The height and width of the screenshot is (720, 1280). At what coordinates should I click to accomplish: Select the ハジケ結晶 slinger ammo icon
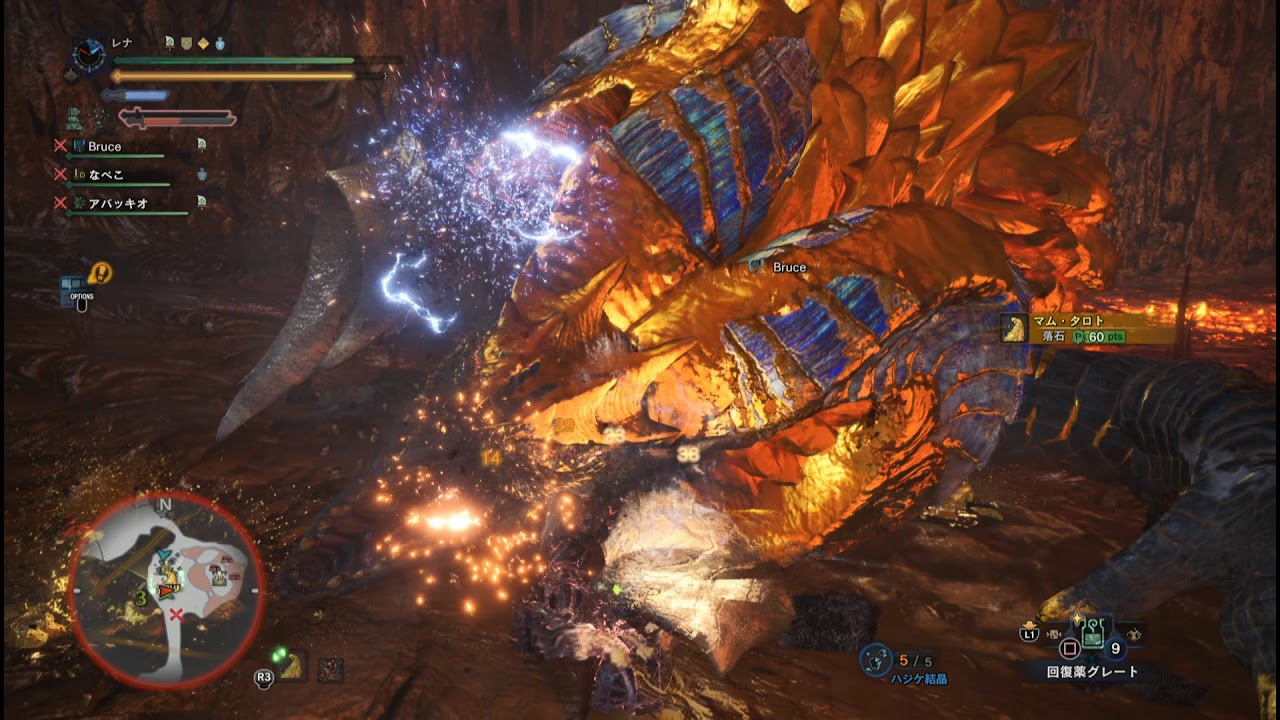[877, 660]
